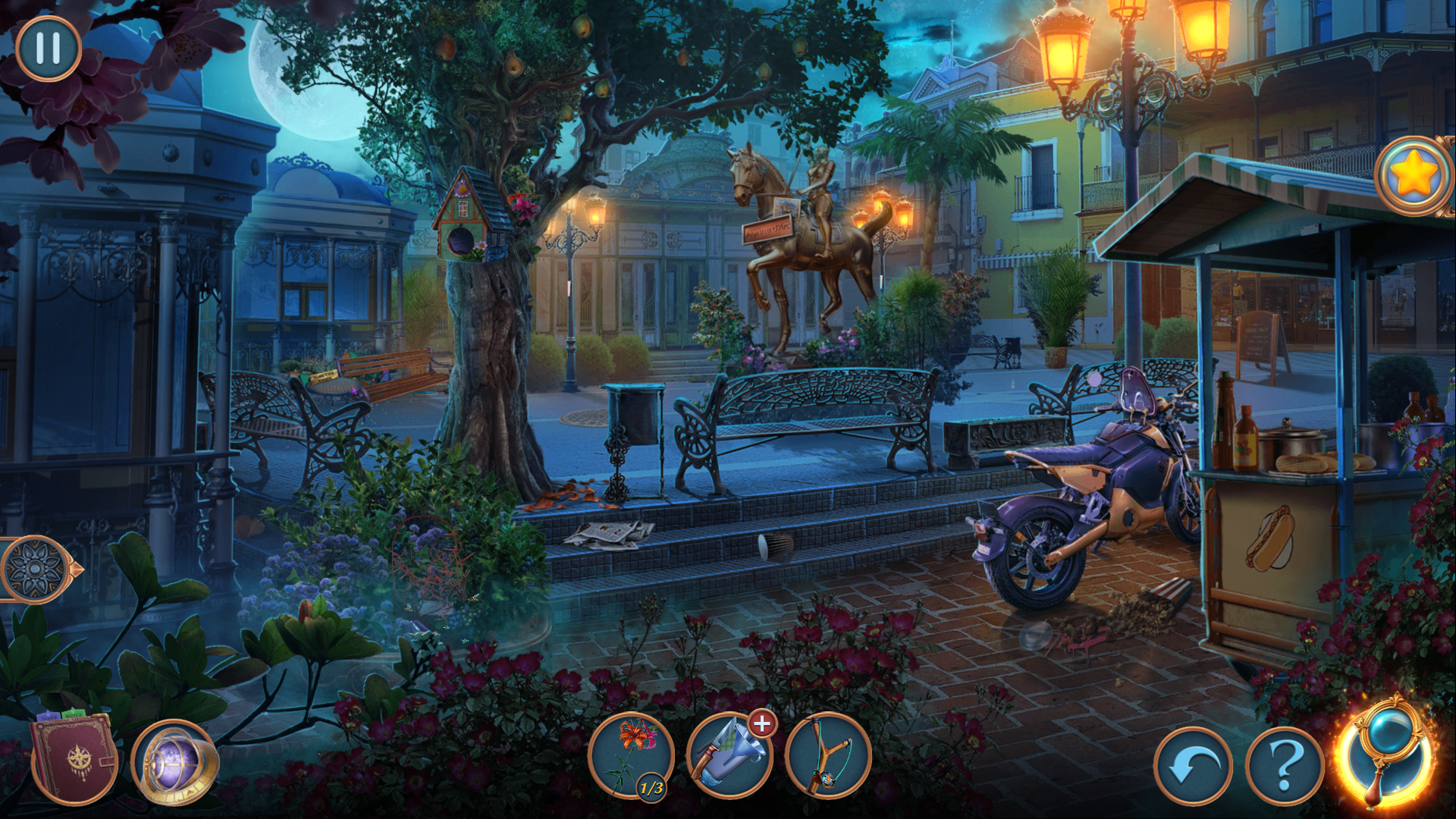Open the gold star achievements button
The image size is (1456, 819).
coord(1414,176)
